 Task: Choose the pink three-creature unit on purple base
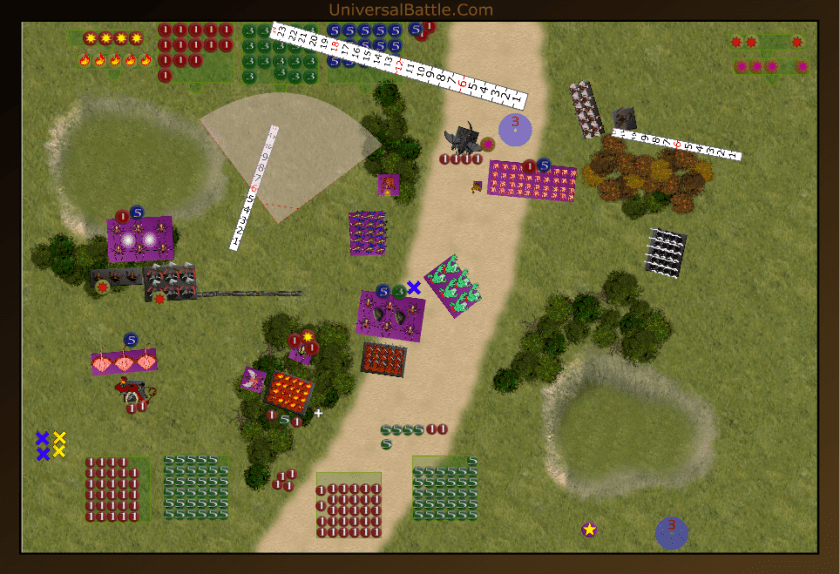[x=124, y=363]
